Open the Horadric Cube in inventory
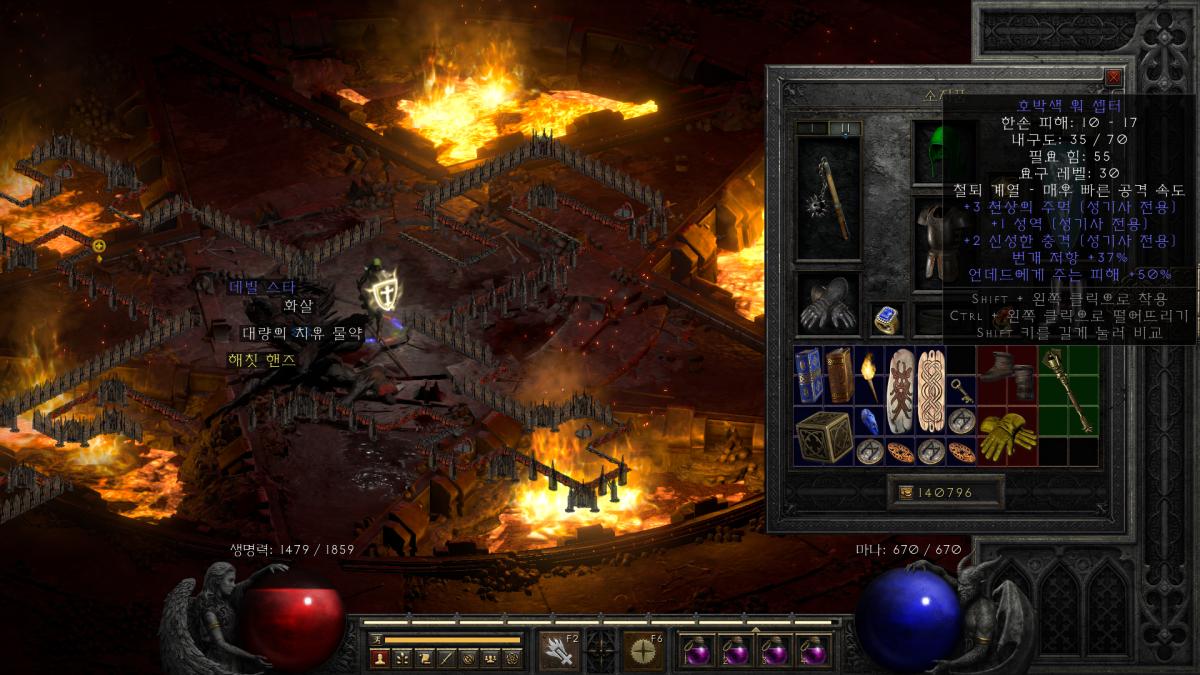Viewport: 1200px width, 675px height. pyautogui.click(x=824, y=436)
